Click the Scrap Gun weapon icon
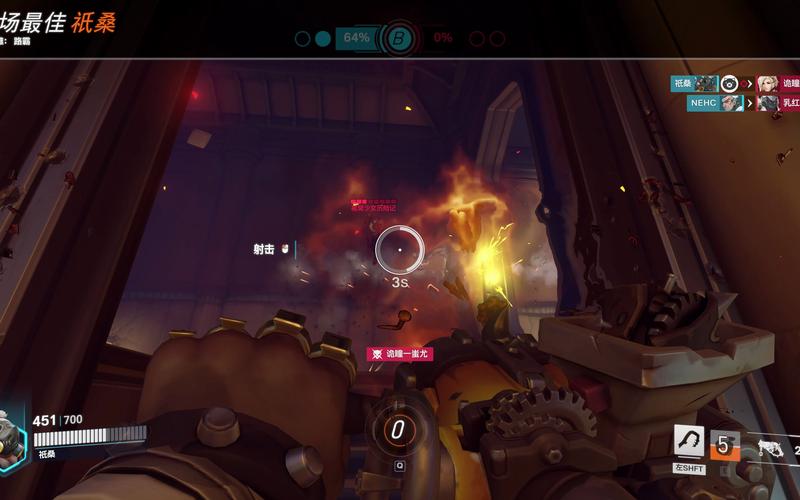 [x=770, y=448]
